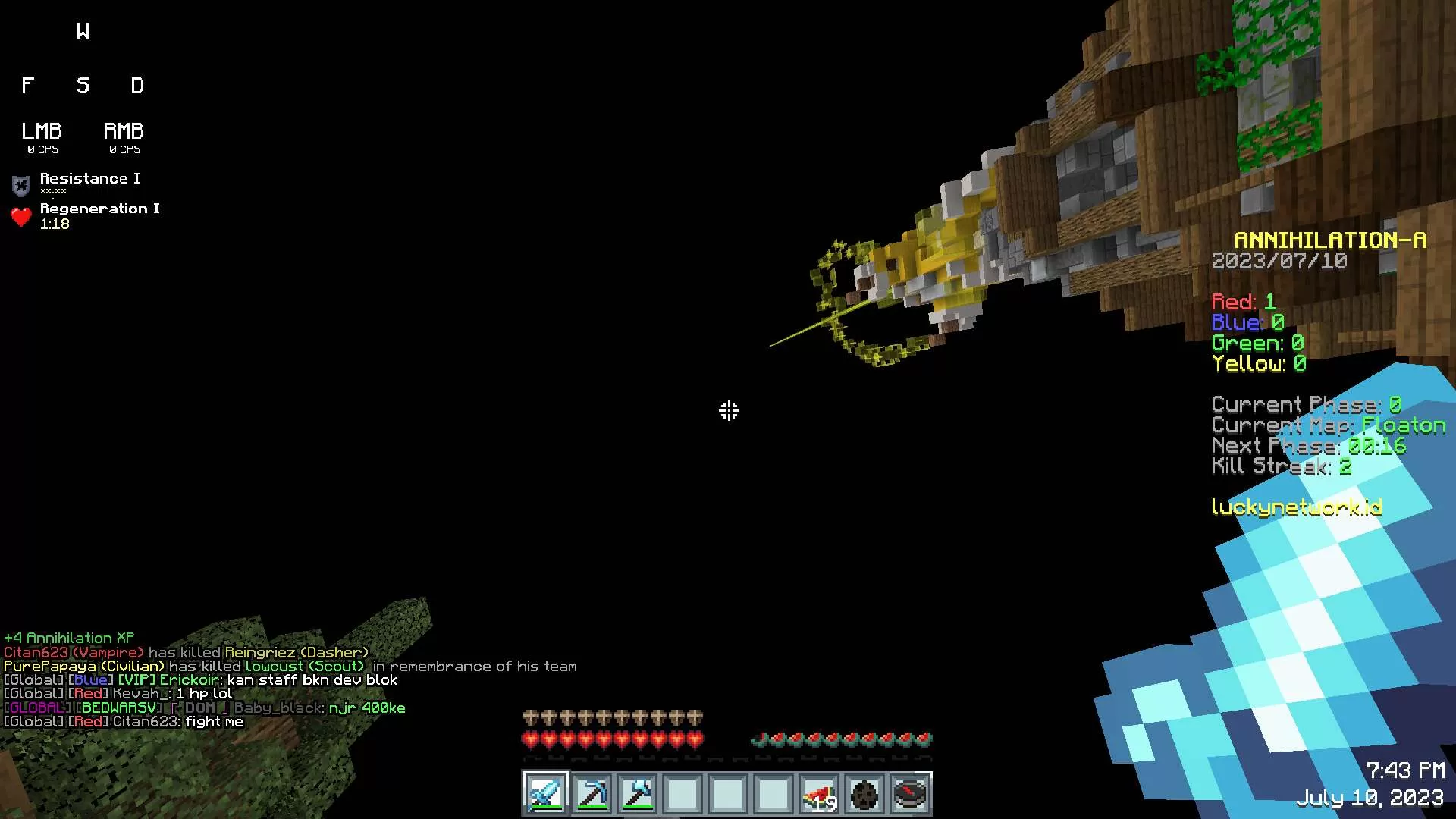This screenshot has width=1456, height=819.
Task: Click the RMB keystroke indicator
Action: pyautogui.click(x=124, y=136)
